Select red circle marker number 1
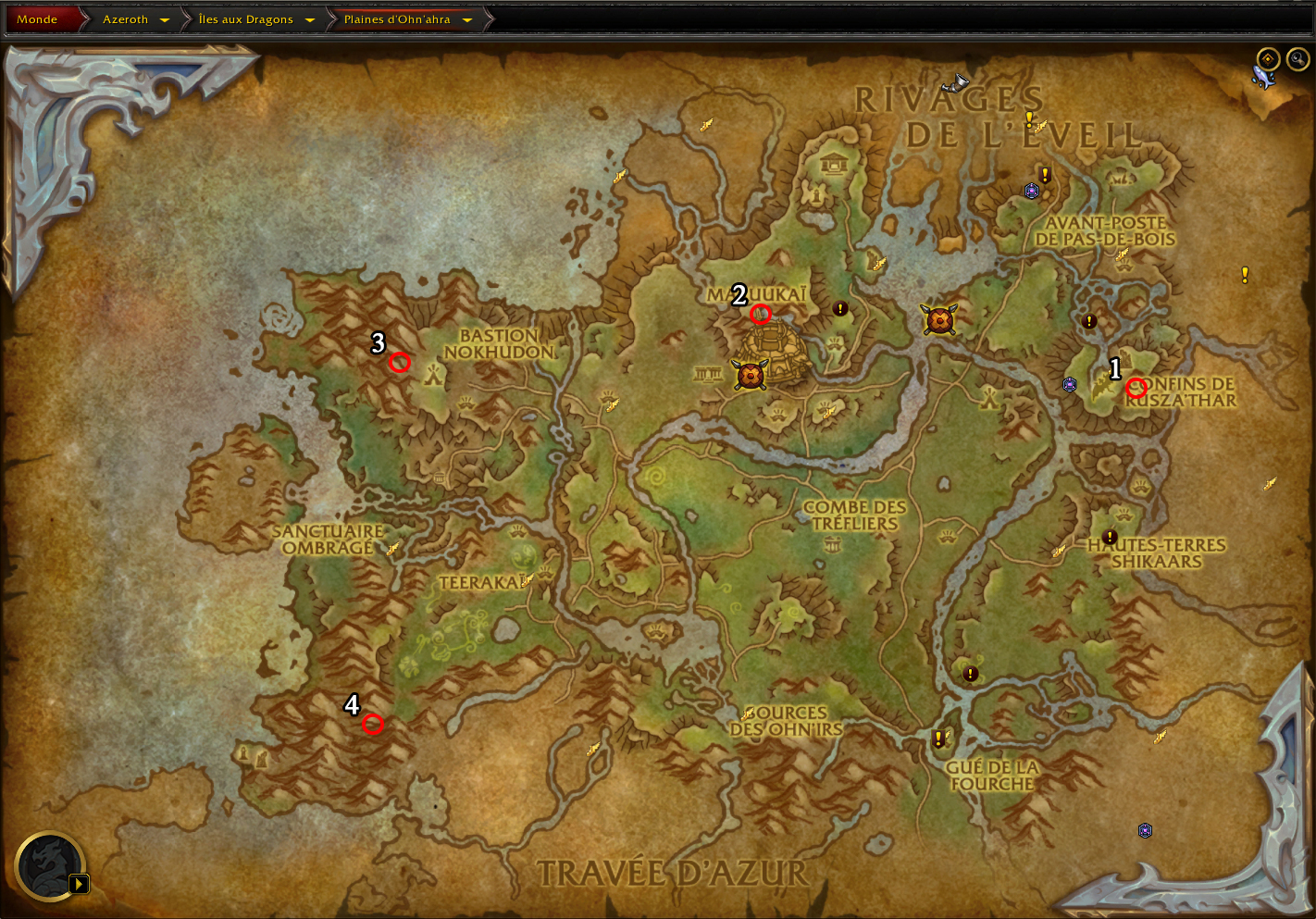The height and width of the screenshot is (919, 1316). coord(1136,389)
